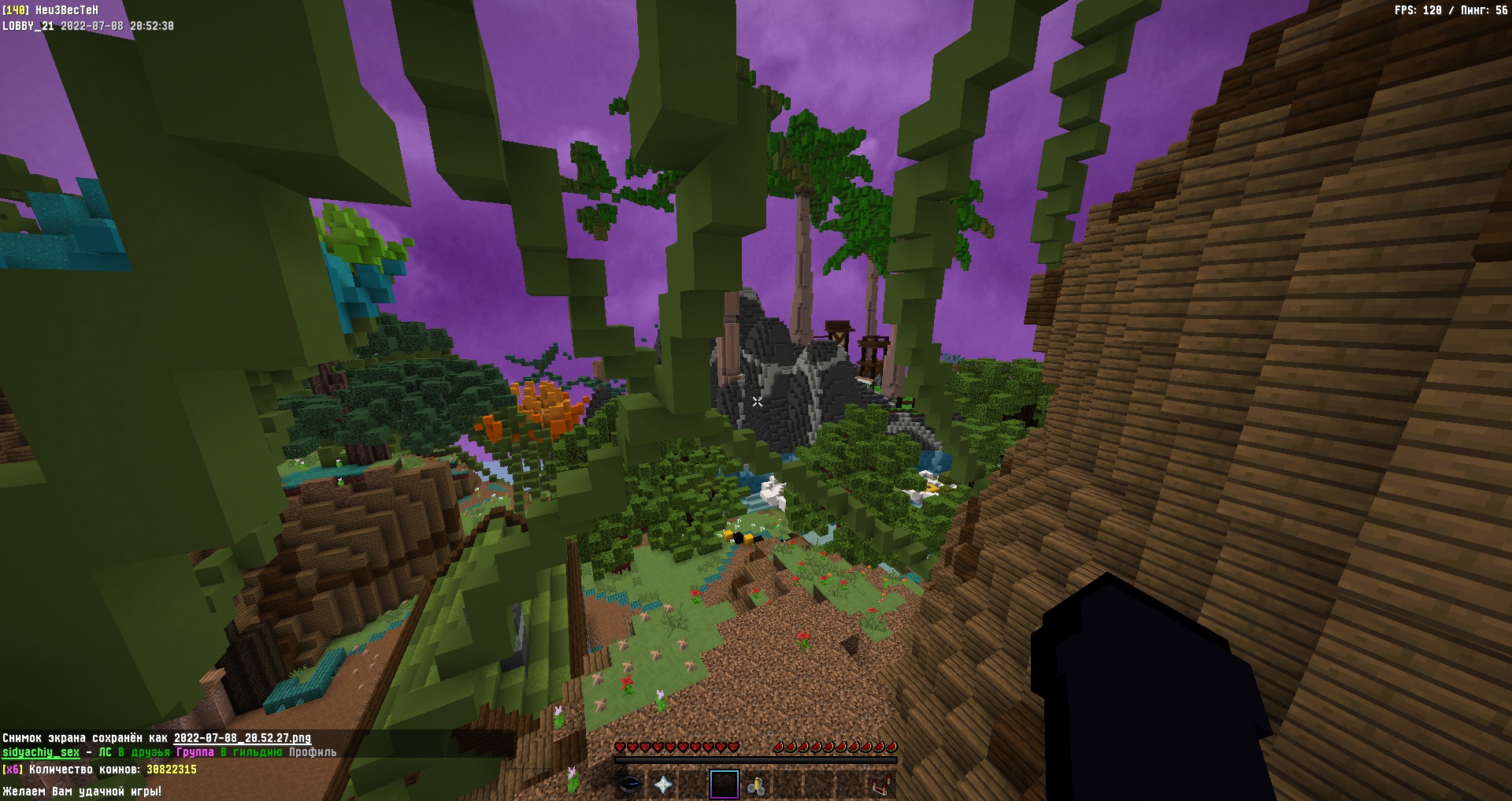Select the red-and-white item in last slot
The height and width of the screenshot is (801, 1512).
coord(880,784)
